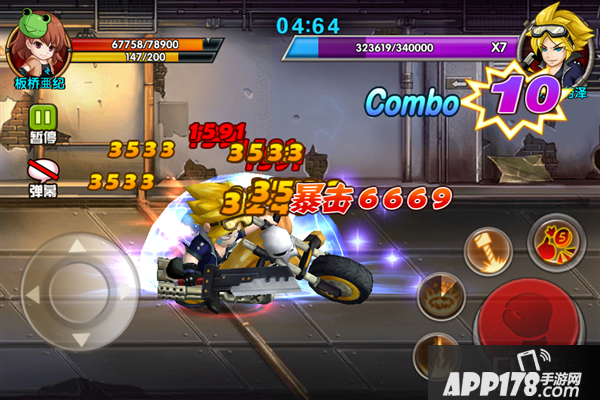Activate the flame skill icon beside the watermark
The width and height of the screenshot is (600, 400).
436,354
